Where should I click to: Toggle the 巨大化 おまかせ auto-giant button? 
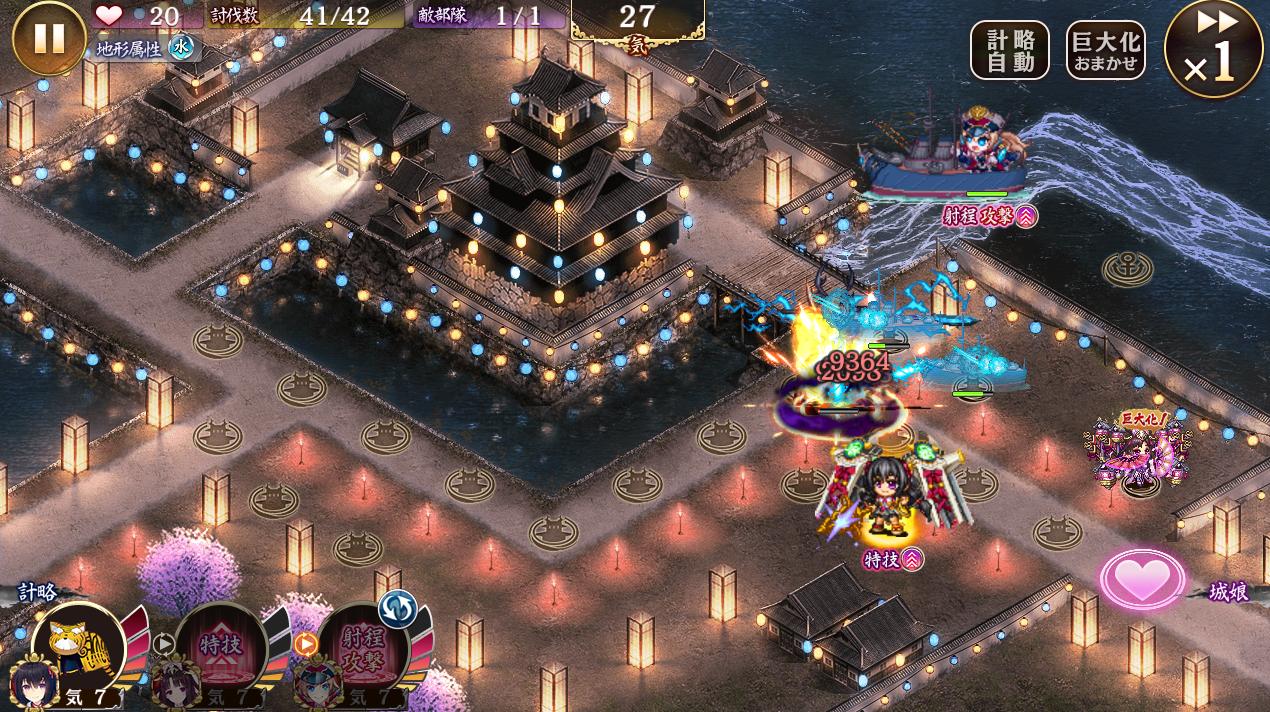pos(1105,50)
